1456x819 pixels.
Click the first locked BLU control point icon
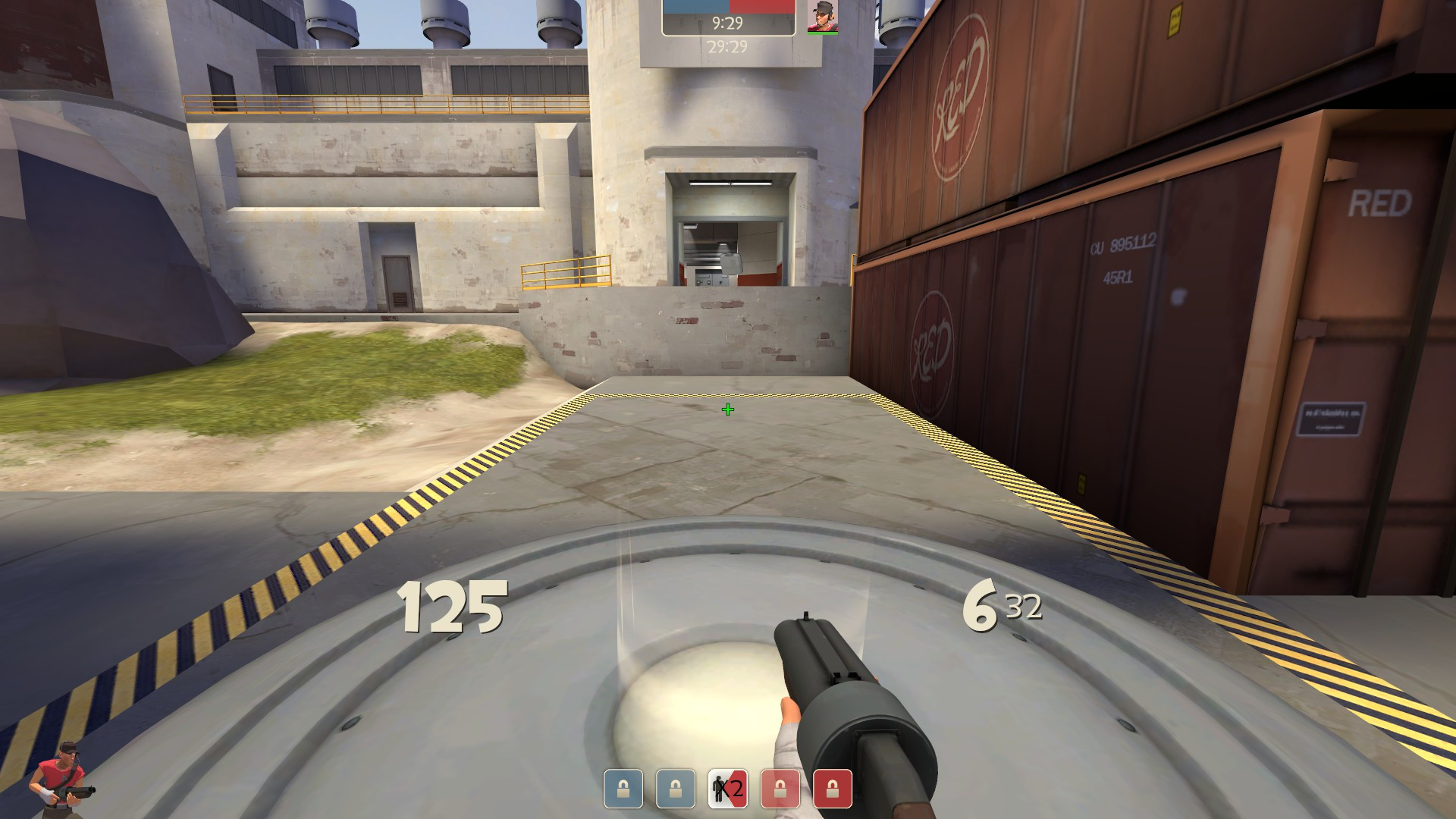(x=622, y=789)
